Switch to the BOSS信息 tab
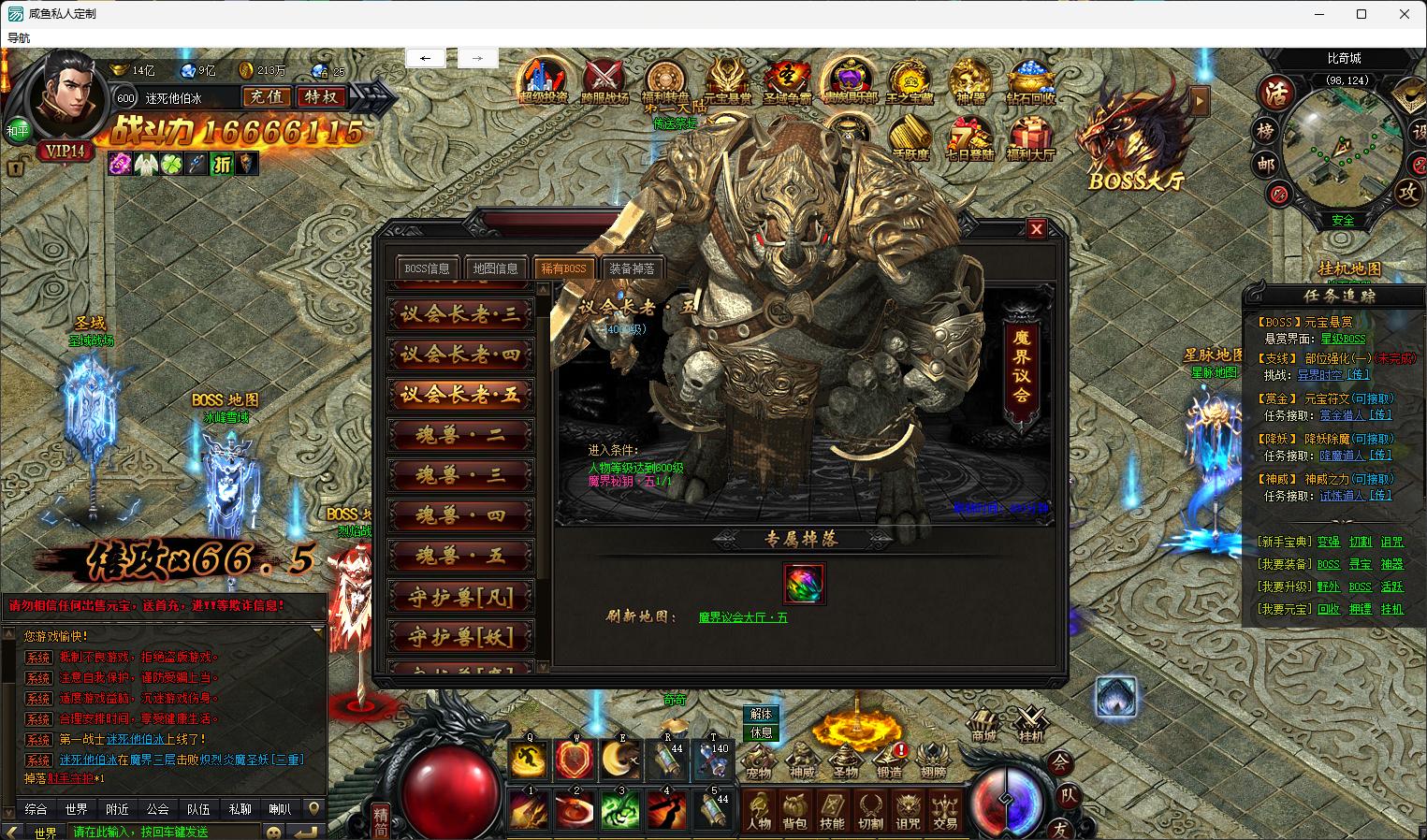1427x840 pixels. (427, 268)
